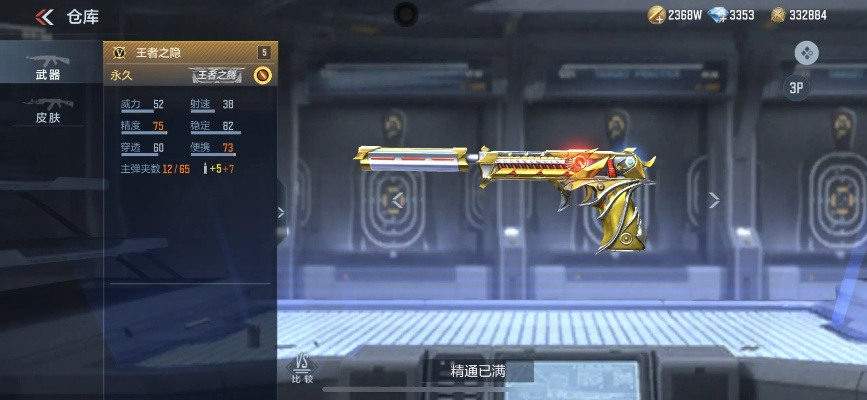Add gold coins via the coin icon
The width and height of the screenshot is (867, 400).
point(656,15)
